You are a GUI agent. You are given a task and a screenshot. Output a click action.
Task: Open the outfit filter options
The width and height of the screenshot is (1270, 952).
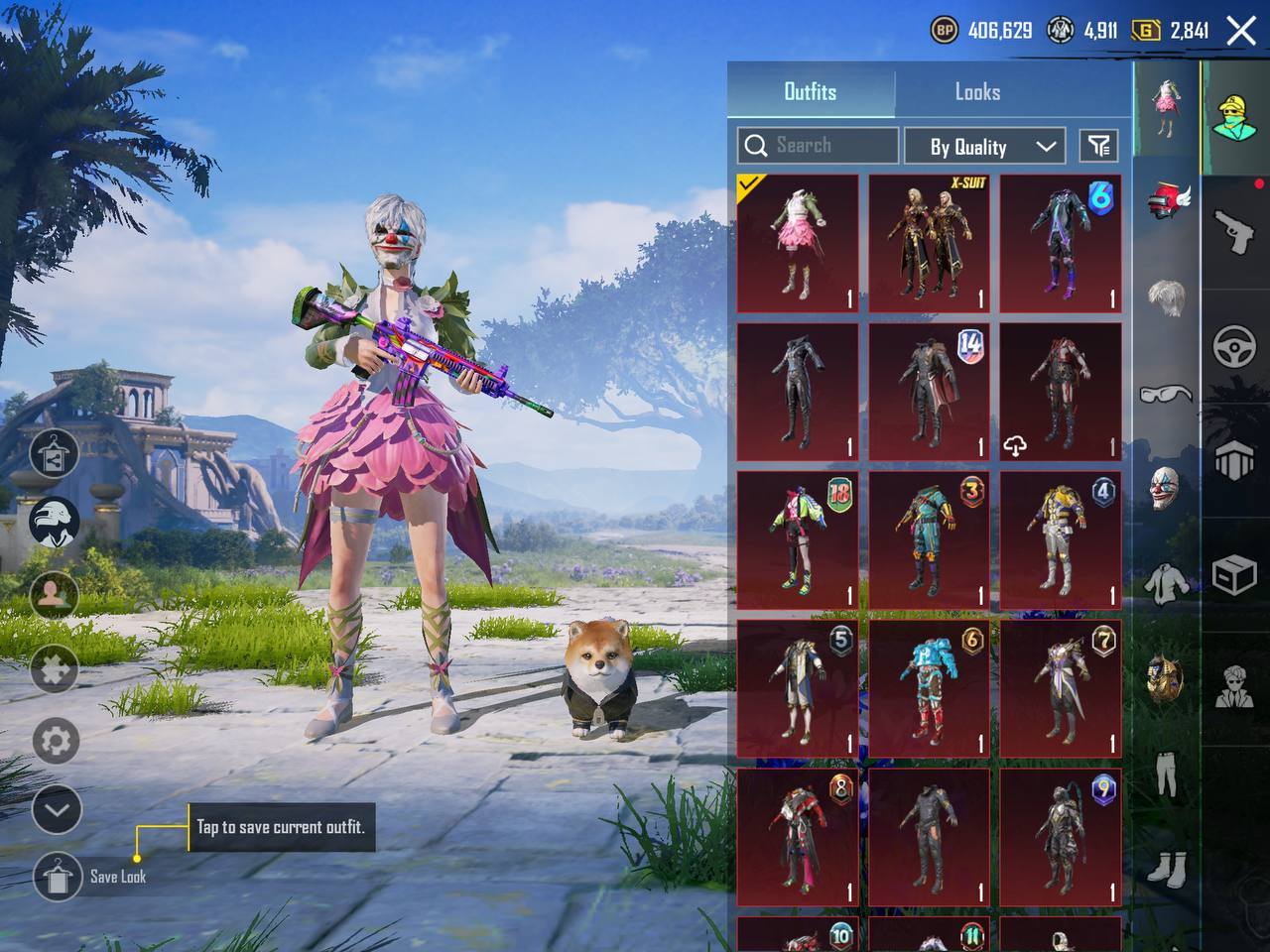tap(1098, 147)
